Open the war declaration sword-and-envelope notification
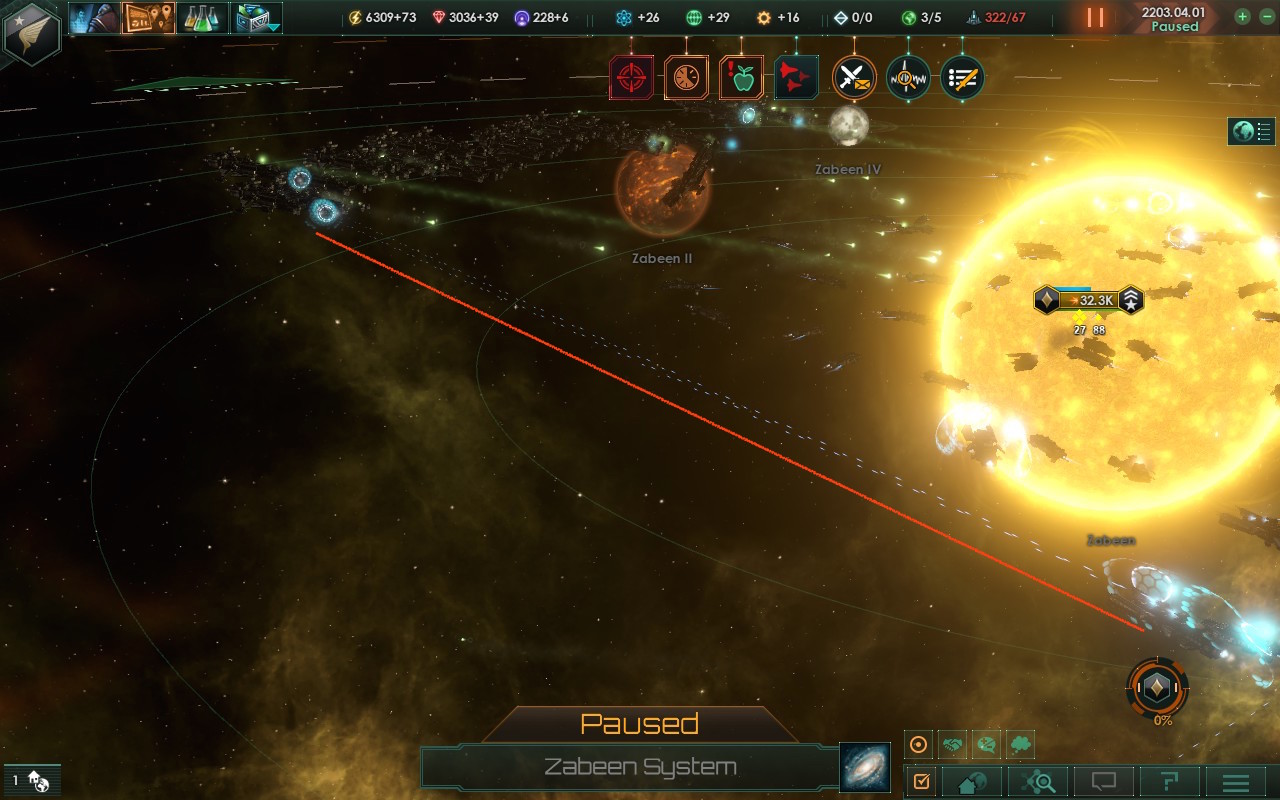Image resolution: width=1280 pixels, height=800 pixels. 852,77
